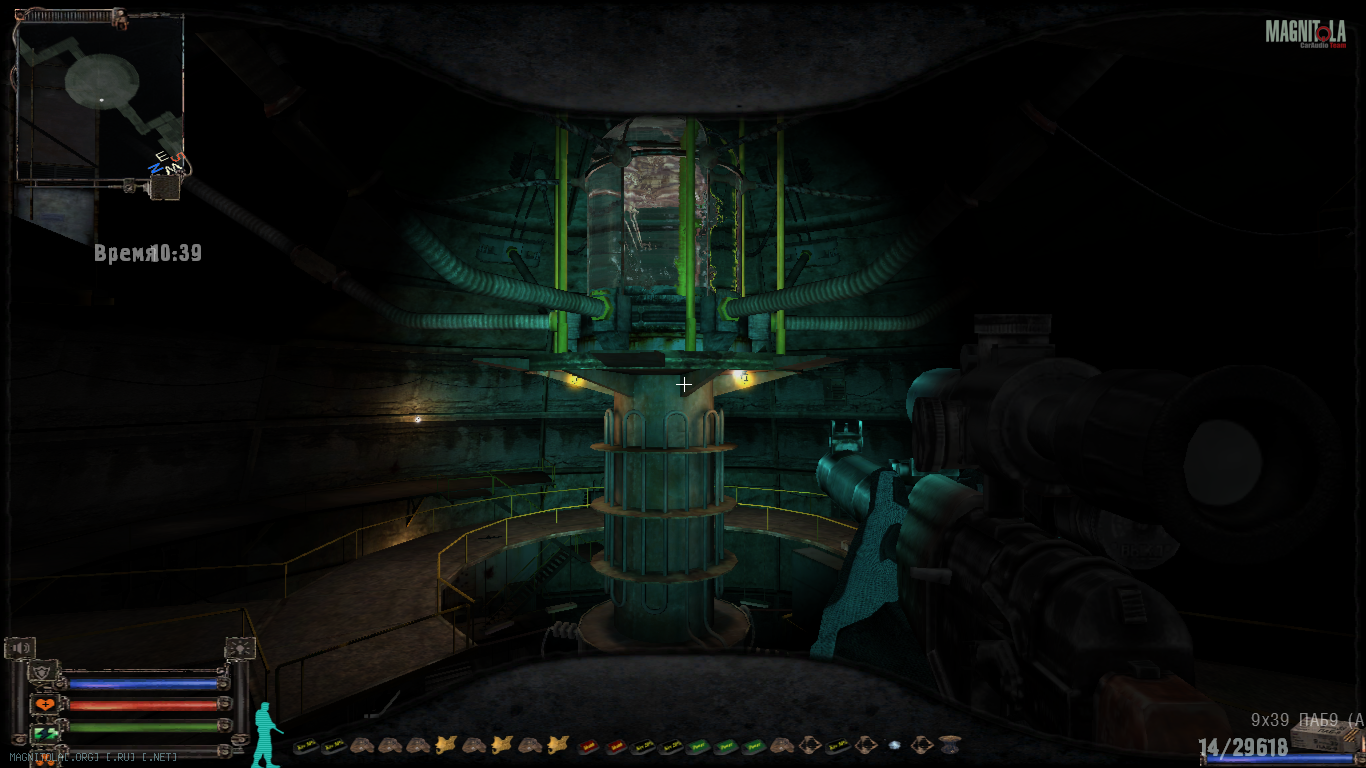Select the shield armor icon
This screenshot has width=1366, height=768.
coord(42,671)
